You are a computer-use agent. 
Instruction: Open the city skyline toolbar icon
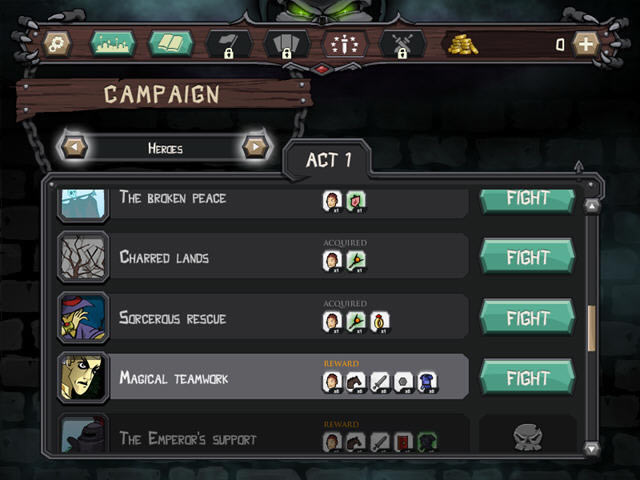point(112,44)
